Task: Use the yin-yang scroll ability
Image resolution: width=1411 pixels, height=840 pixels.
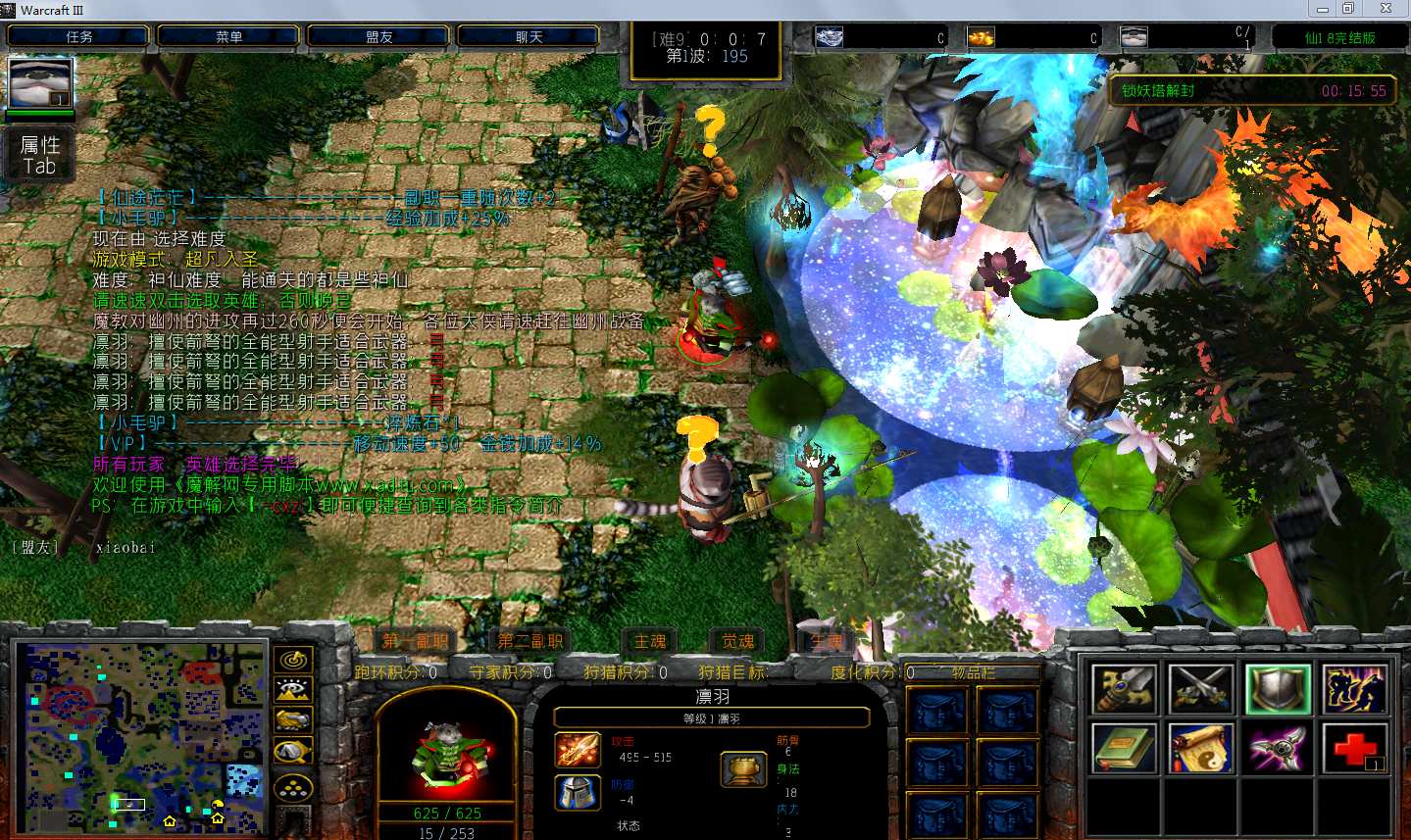Action: [1200, 750]
